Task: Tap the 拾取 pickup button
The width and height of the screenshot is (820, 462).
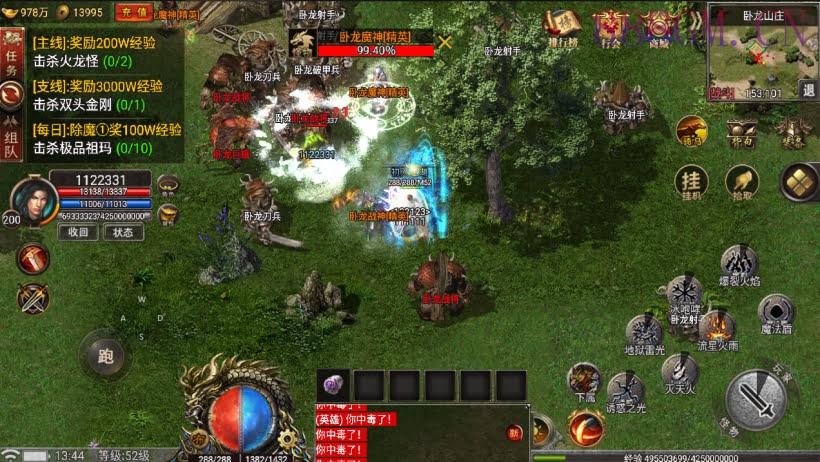Action: click(741, 180)
